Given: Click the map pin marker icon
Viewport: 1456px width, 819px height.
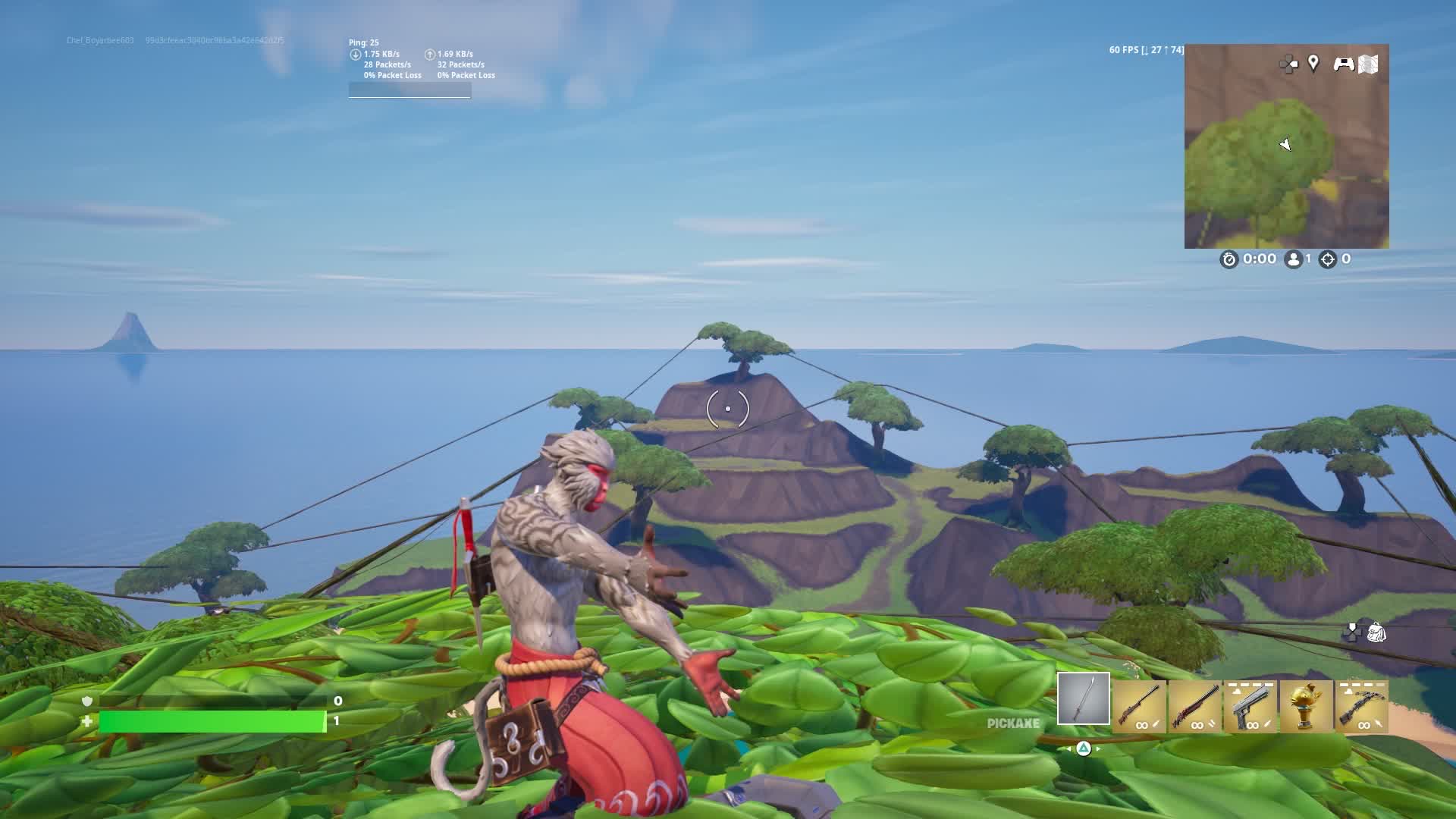Looking at the screenshot, I should pos(1313,64).
